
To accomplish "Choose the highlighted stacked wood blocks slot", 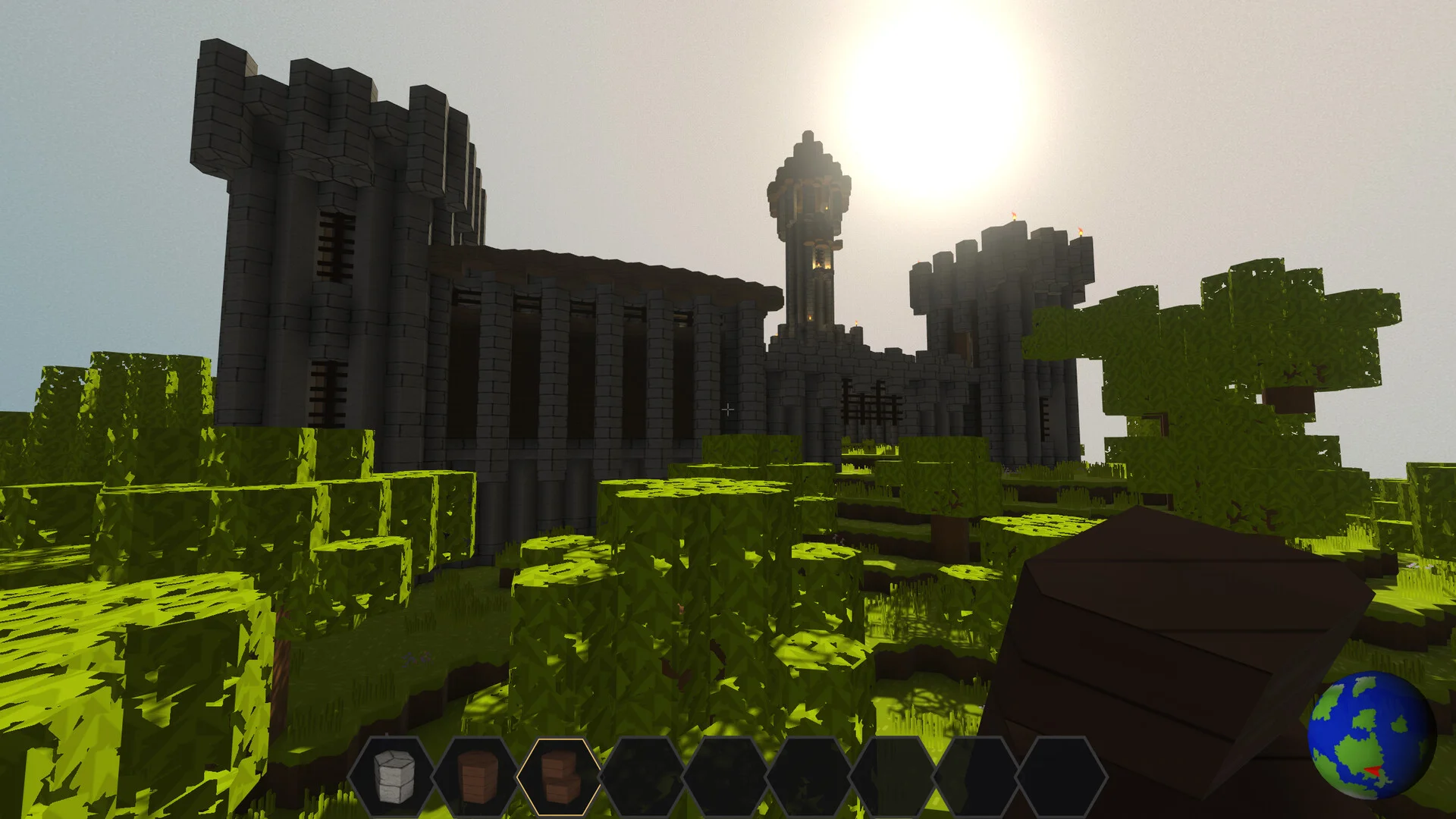I will pyautogui.click(x=559, y=776).
